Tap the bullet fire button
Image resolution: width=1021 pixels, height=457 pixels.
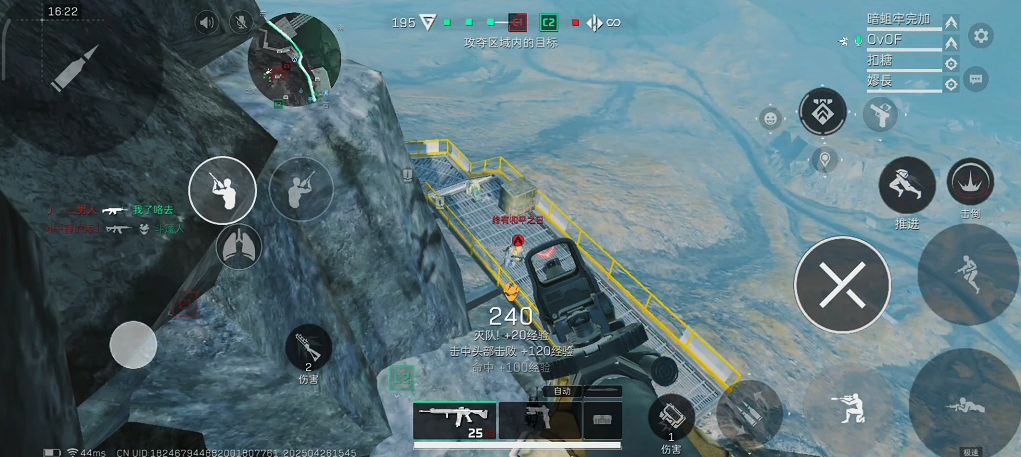tap(75, 68)
